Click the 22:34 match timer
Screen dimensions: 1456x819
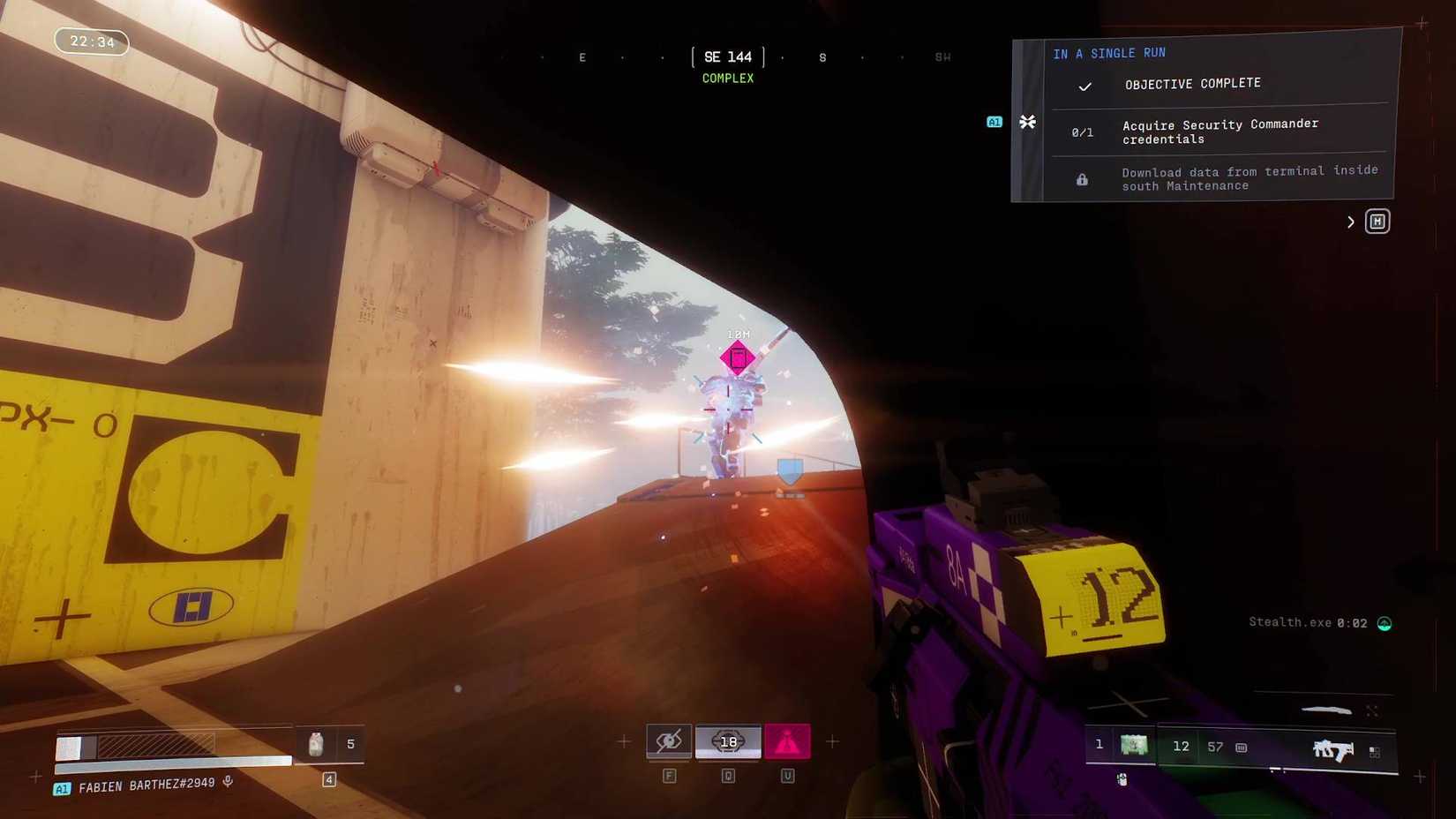[91, 41]
